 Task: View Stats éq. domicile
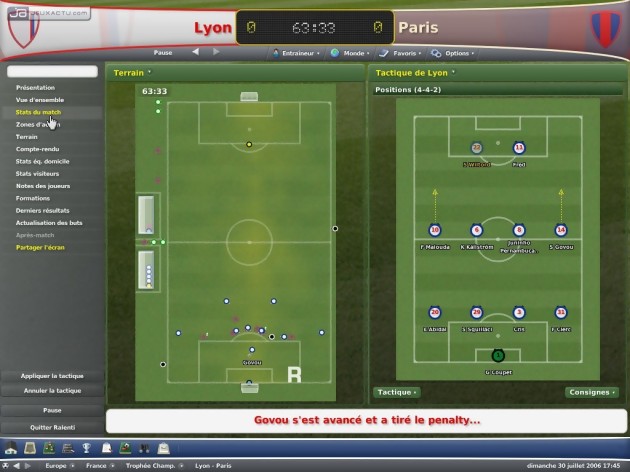44,161
